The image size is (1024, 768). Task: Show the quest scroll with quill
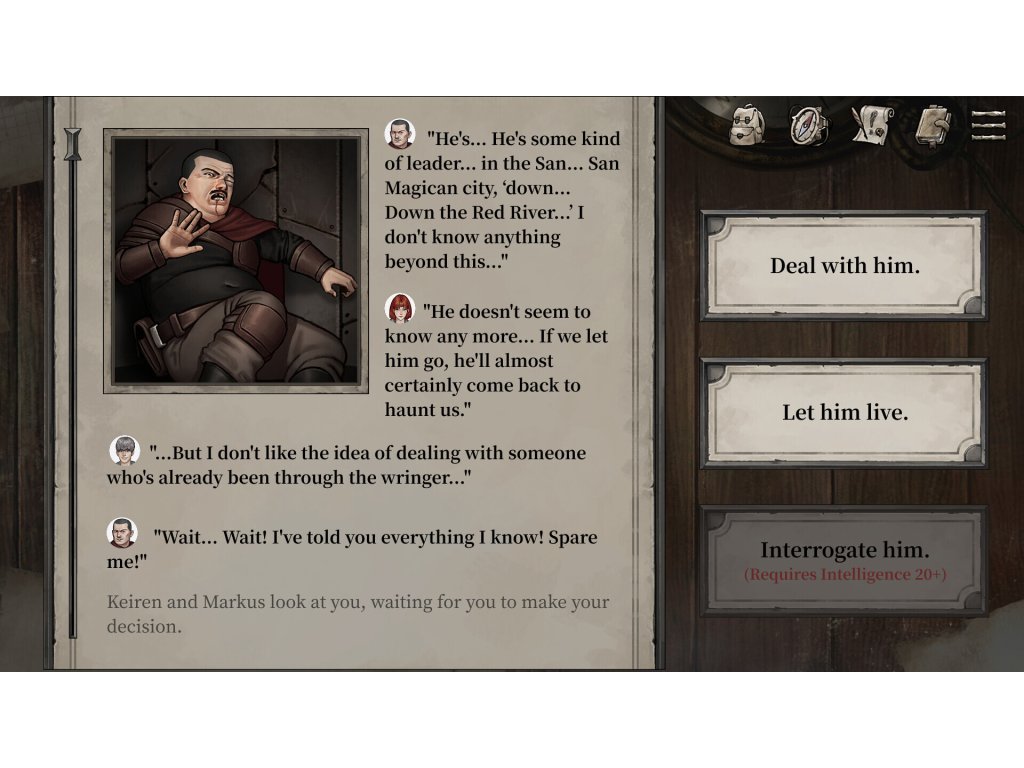click(x=870, y=126)
